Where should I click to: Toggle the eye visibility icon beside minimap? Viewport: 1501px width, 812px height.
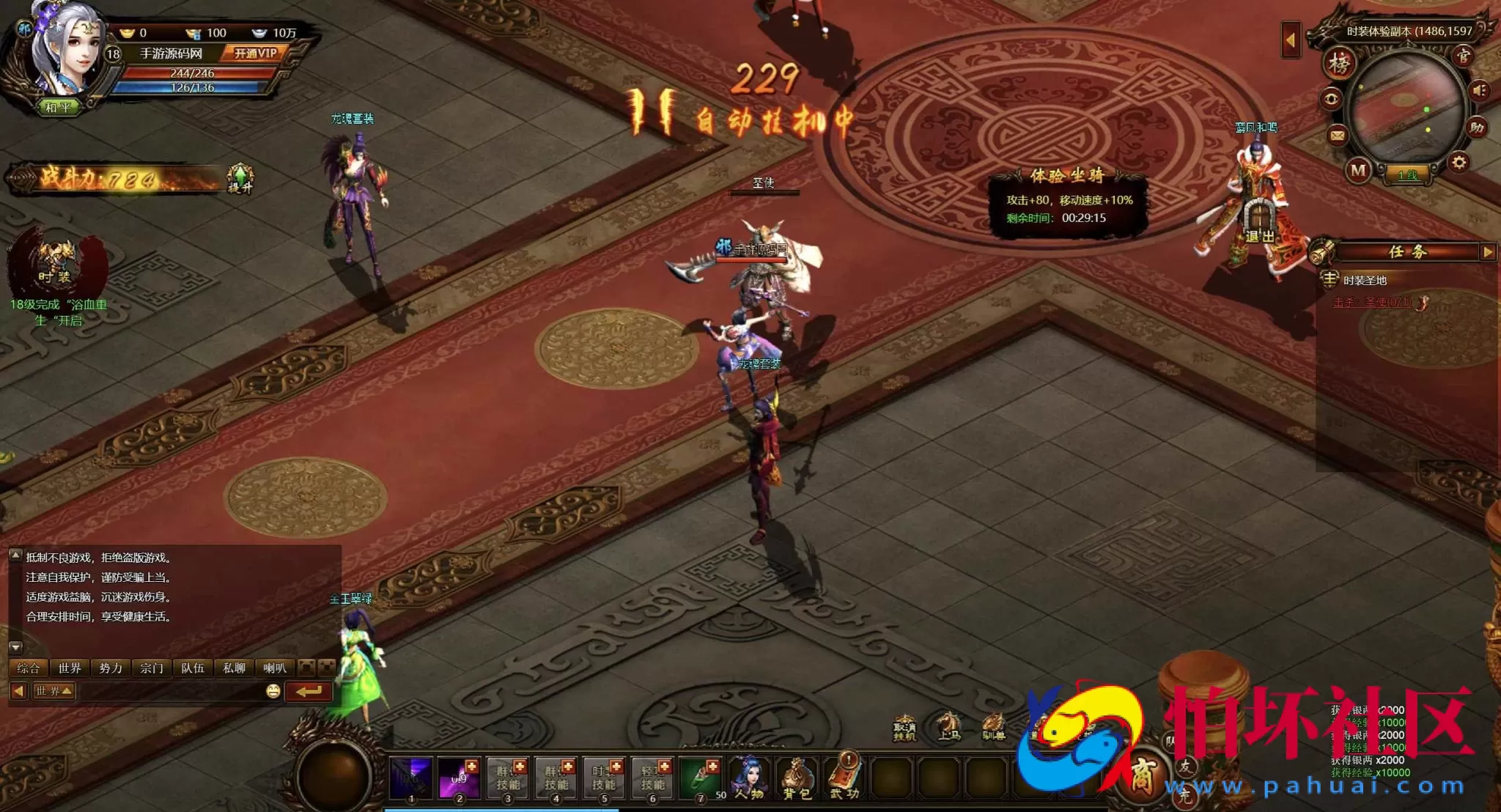pos(1331,99)
